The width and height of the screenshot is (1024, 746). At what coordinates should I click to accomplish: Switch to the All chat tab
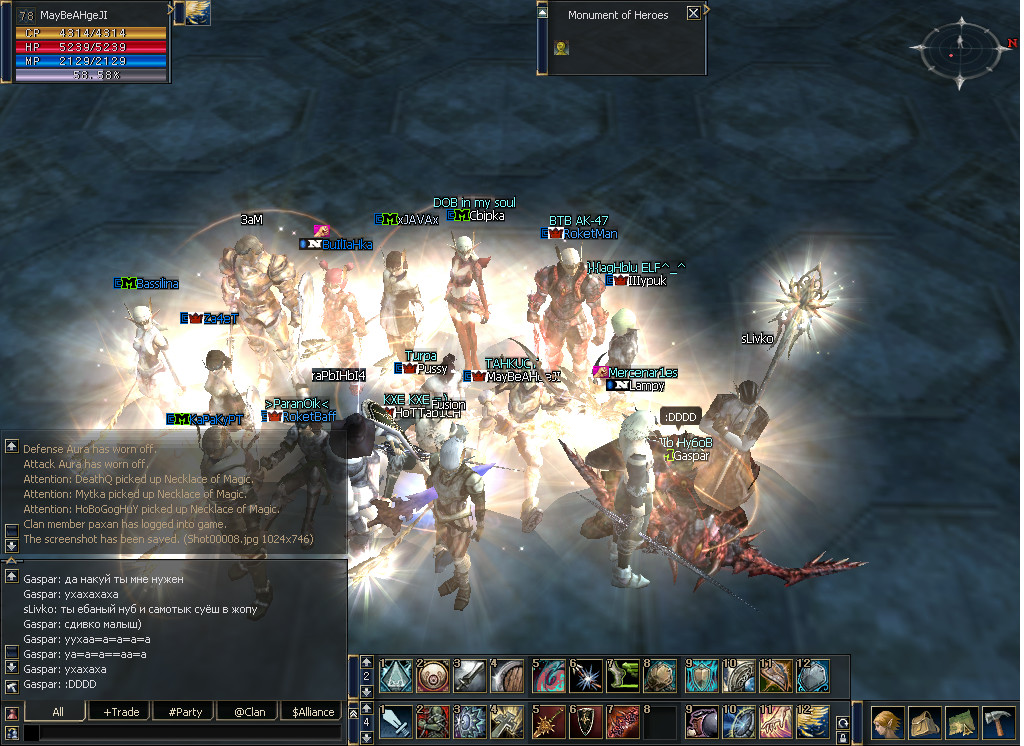(57, 712)
